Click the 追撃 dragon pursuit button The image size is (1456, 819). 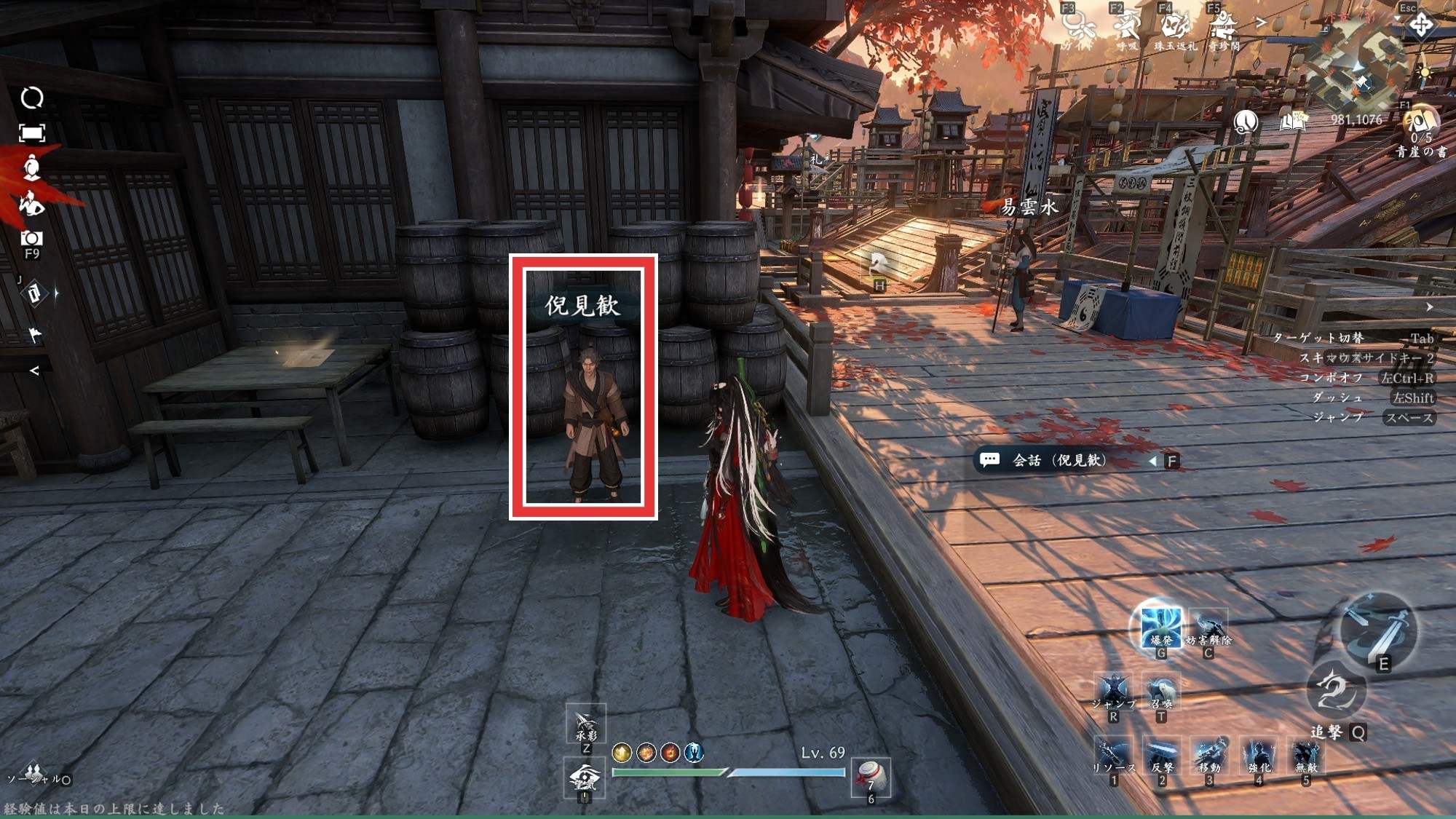click(1337, 693)
